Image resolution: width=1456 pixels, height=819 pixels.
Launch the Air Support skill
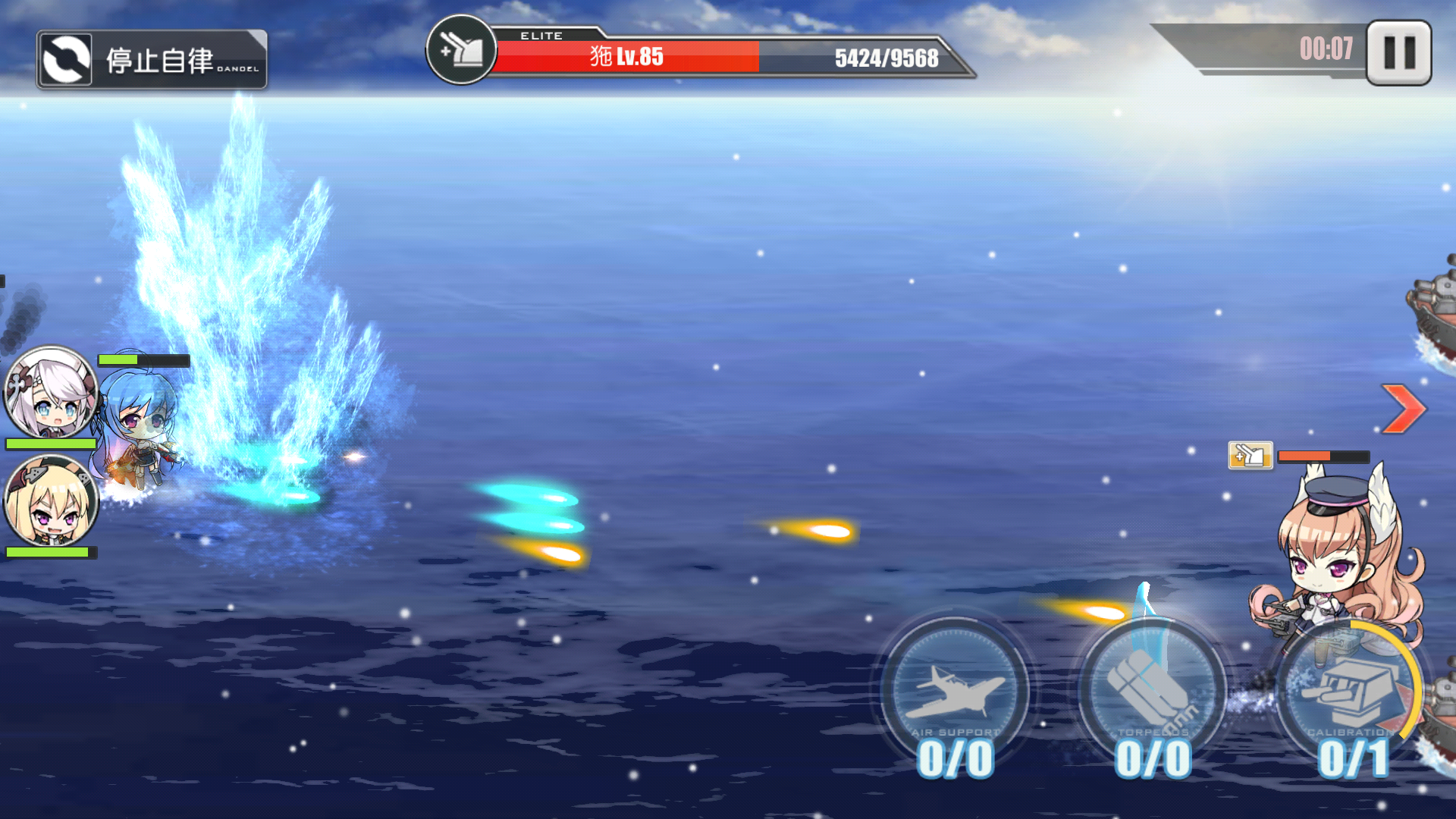tap(955, 690)
